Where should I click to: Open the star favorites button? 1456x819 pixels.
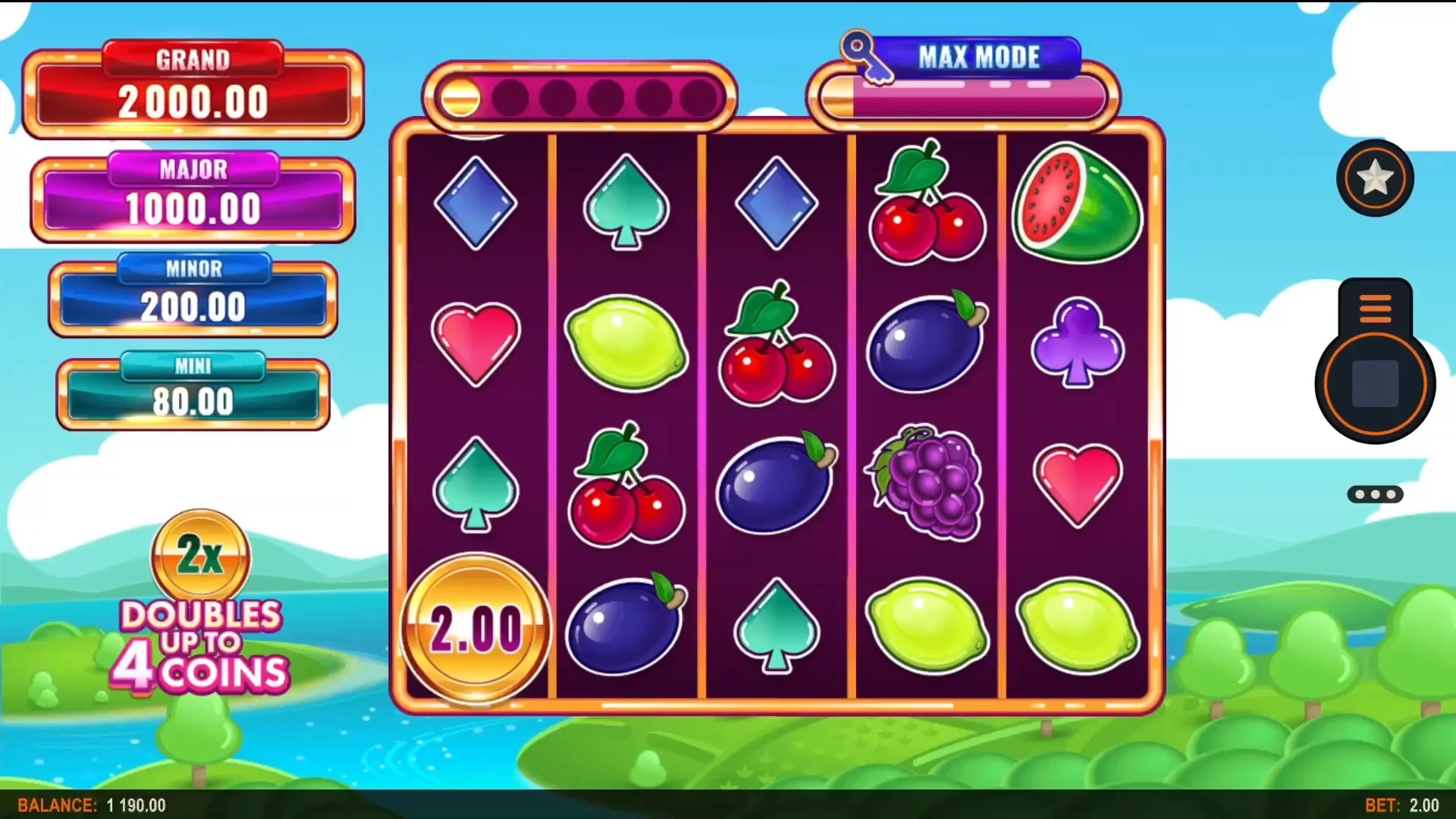(1375, 178)
